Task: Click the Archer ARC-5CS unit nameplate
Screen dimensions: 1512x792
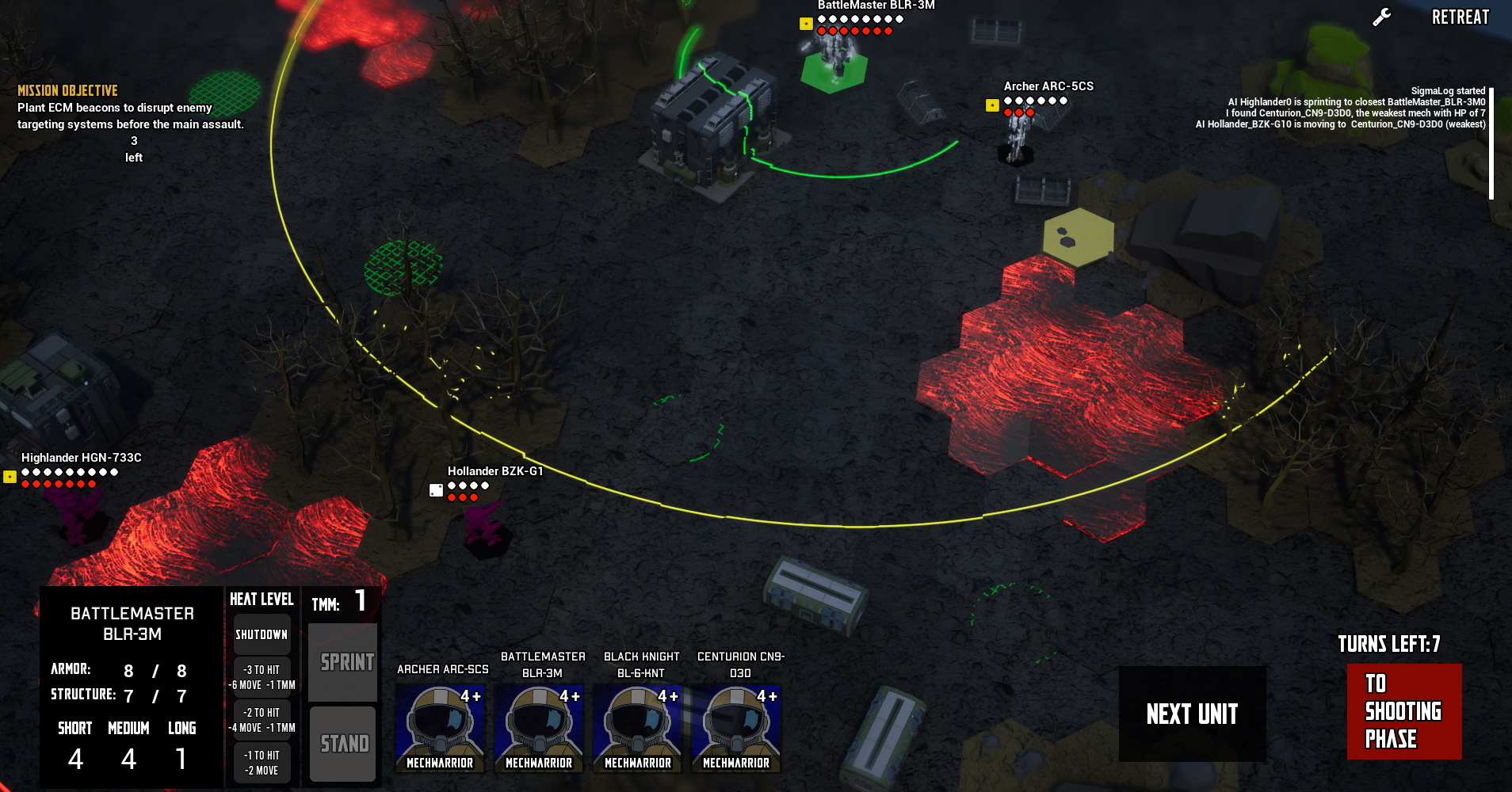Action: tap(1048, 86)
